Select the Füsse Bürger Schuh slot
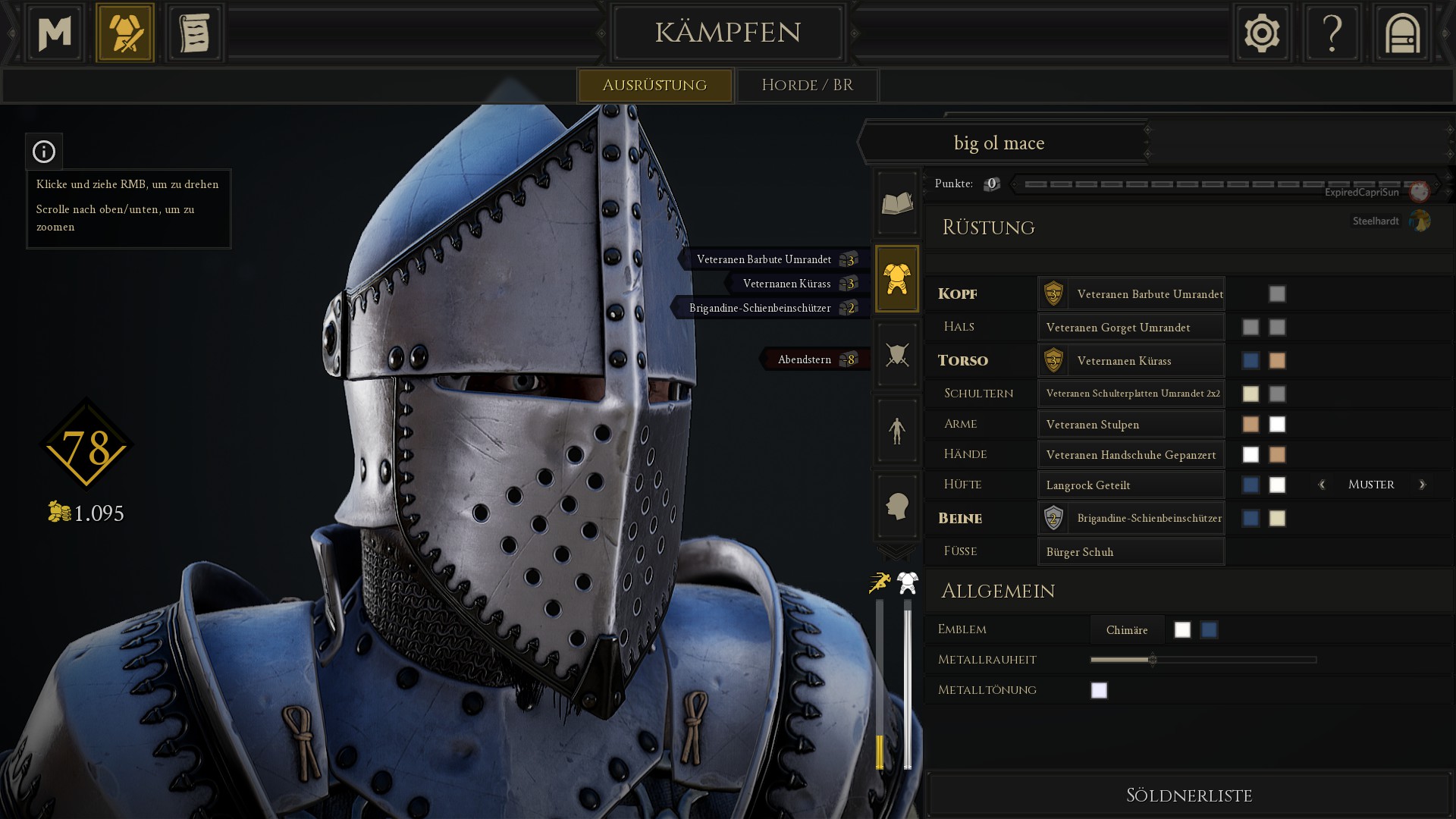The image size is (1456, 819). point(1131,551)
